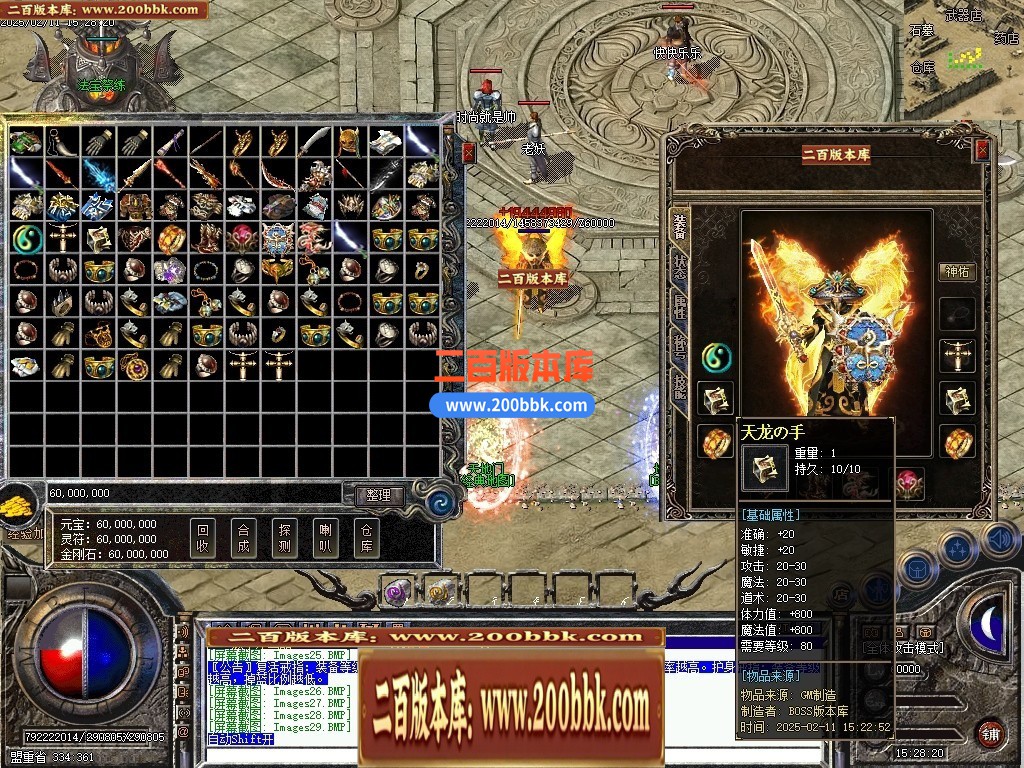Click the 整理 sort button
The image size is (1024, 768).
(x=378, y=495)
